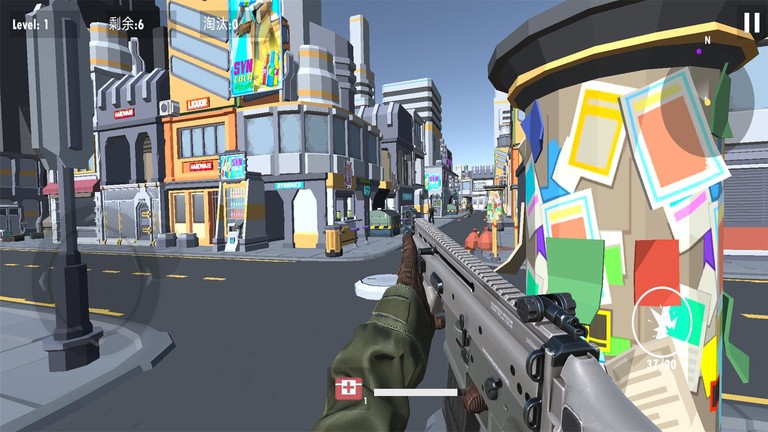
Task: Use the red medkit item
Action: pos(348,388)
